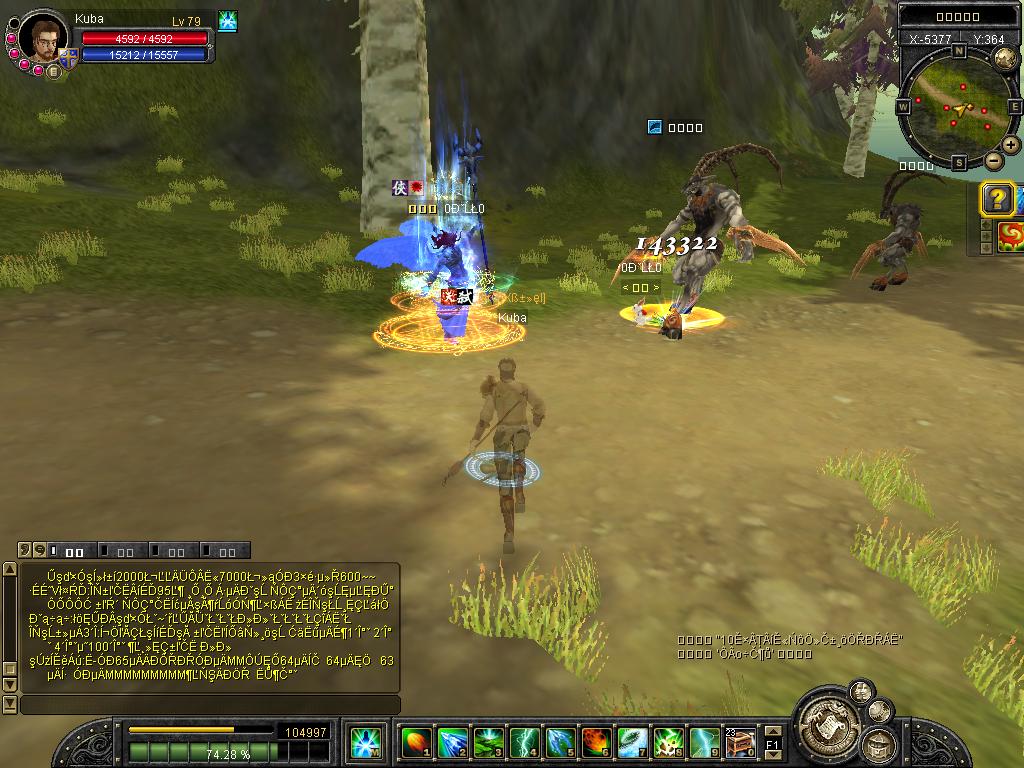The width and height of the screenshot is (1024, 768).
Task: Open the yellow question mark help button
Action: [x=997, y=199]
